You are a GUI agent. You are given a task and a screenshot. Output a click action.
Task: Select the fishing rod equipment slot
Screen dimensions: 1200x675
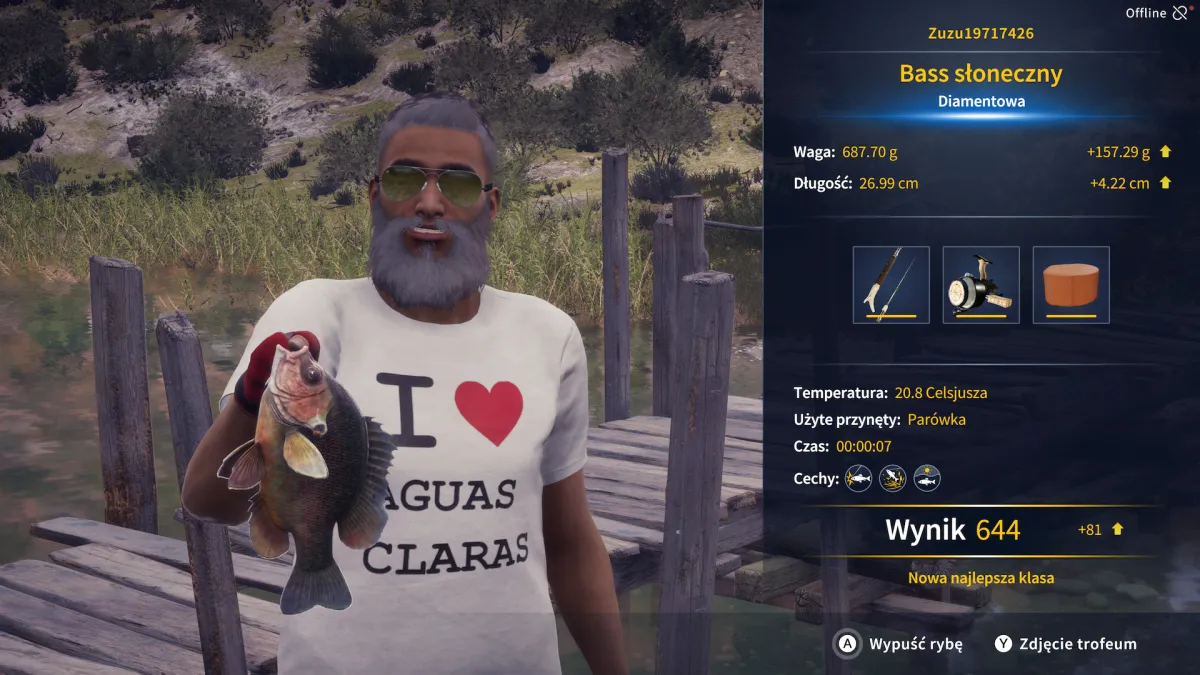[x=891, y=285]
